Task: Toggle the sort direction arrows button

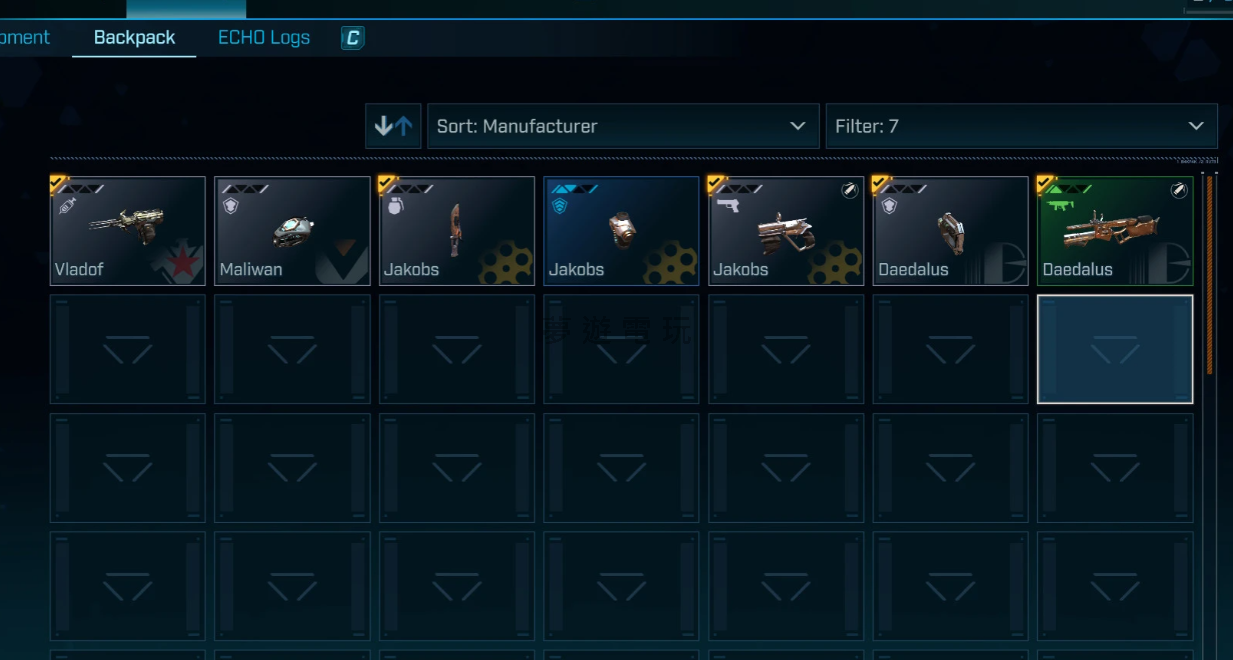Action: (x=393, y=126)
